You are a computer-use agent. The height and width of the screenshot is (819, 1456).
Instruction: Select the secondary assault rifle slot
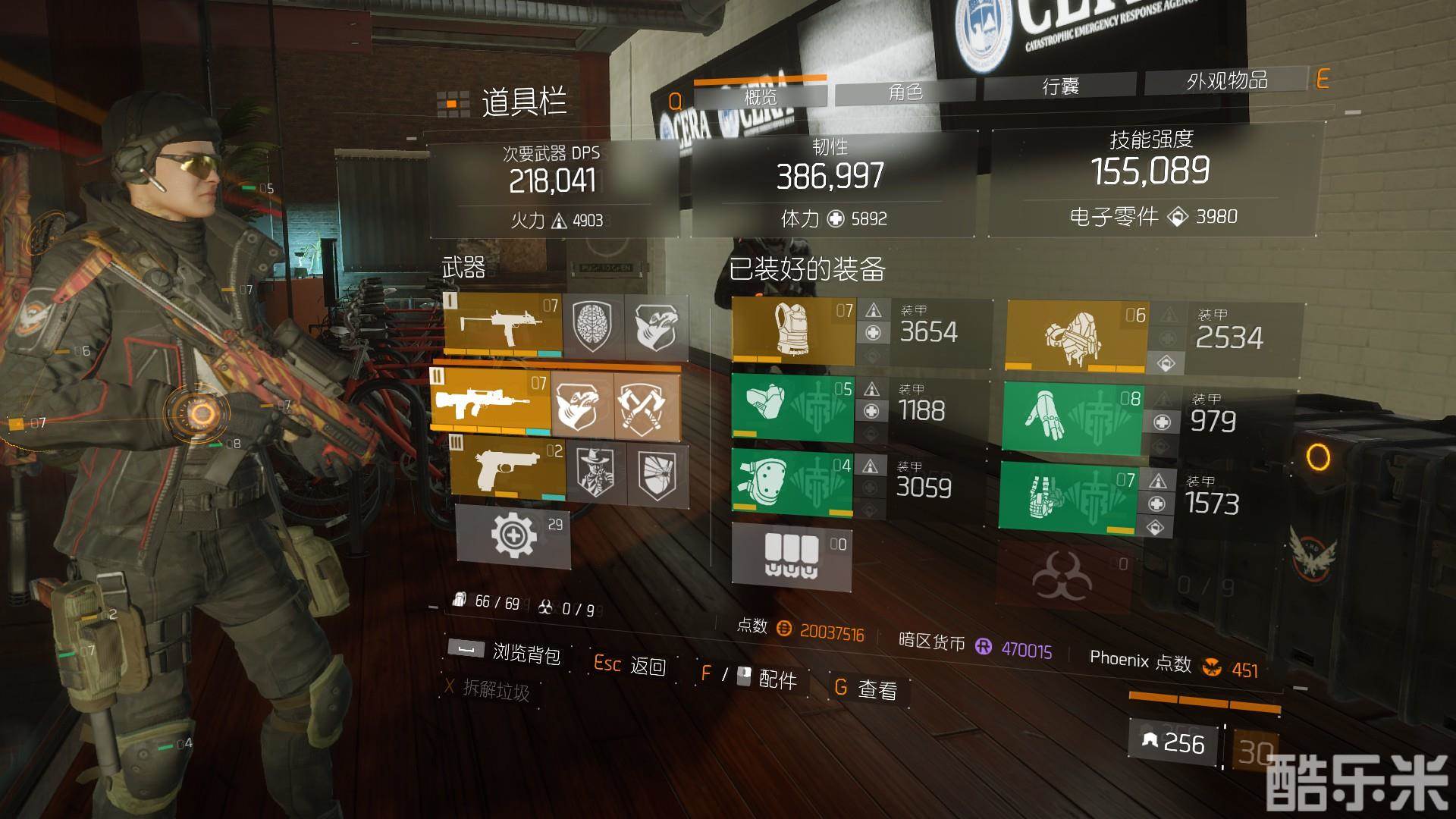point(491,400)
